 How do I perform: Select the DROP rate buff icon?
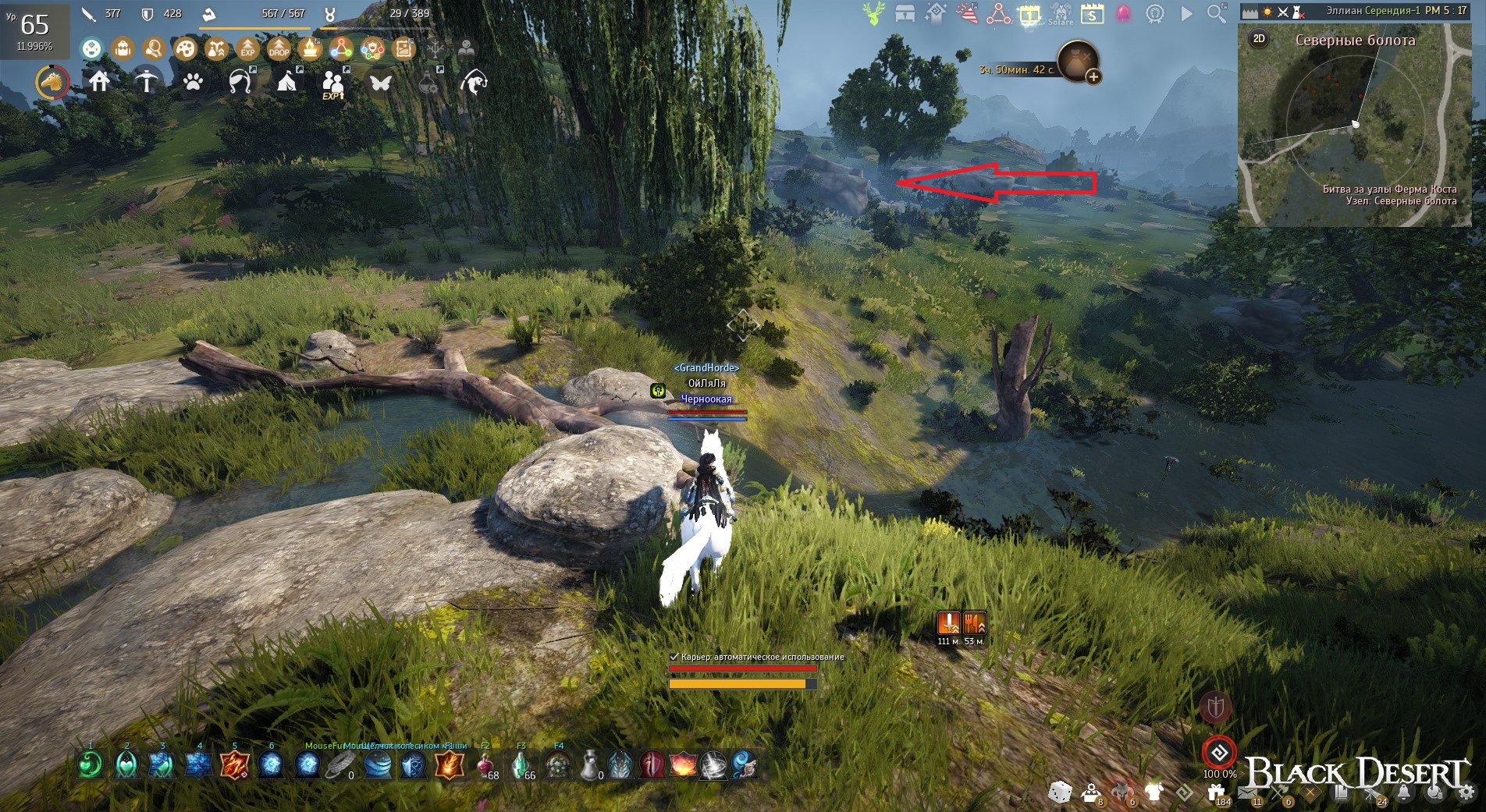(x=279, y=49)
